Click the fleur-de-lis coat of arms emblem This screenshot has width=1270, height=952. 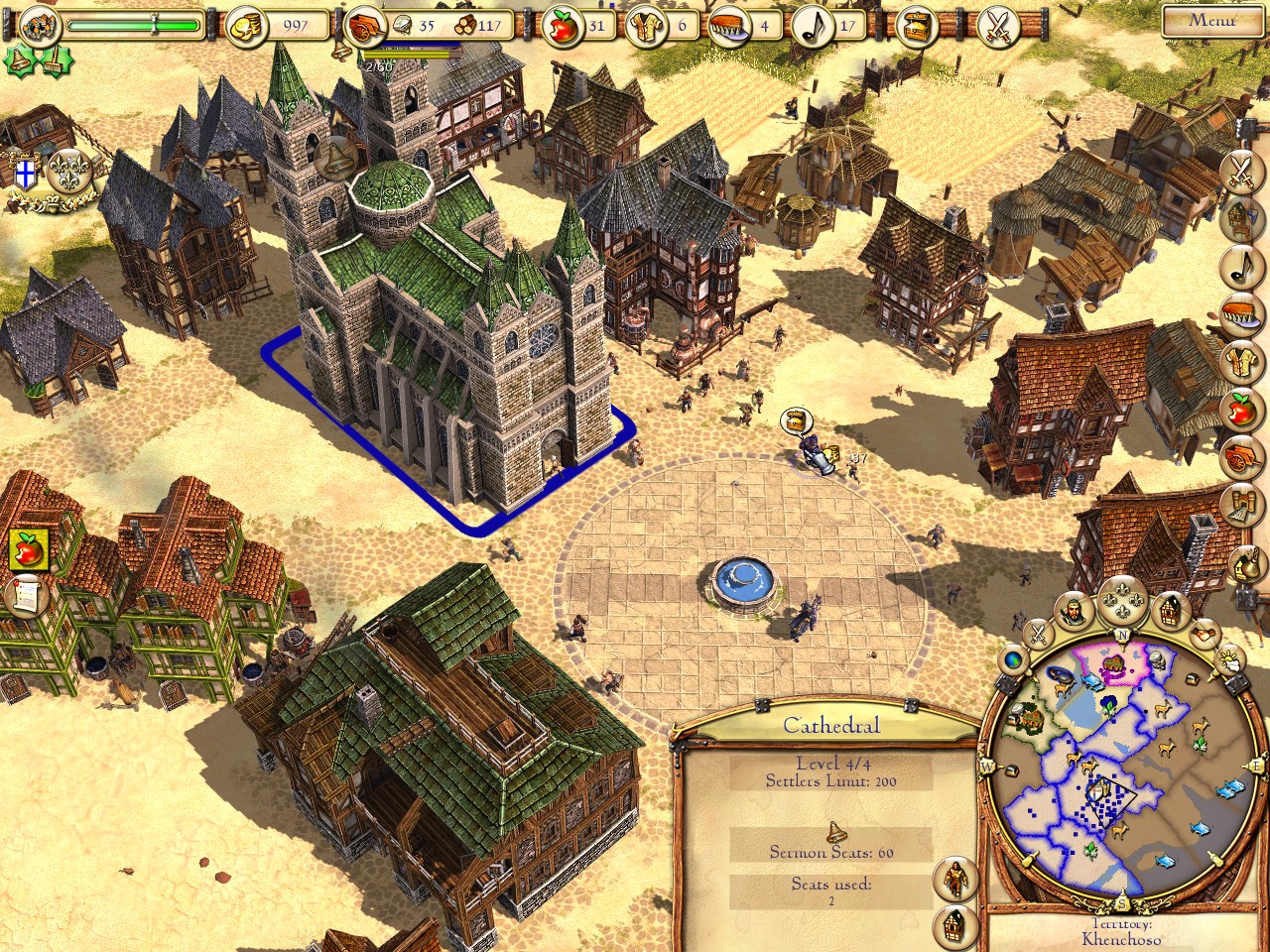pyautogui.click(x=70, y=172)
